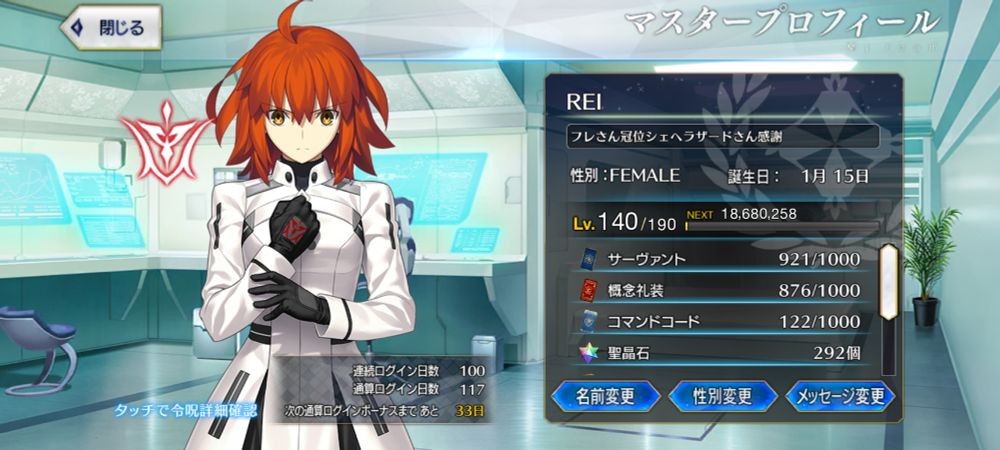Select the メッセージ変更 message change button
The image size is (1000, 450).
point(839,396)
